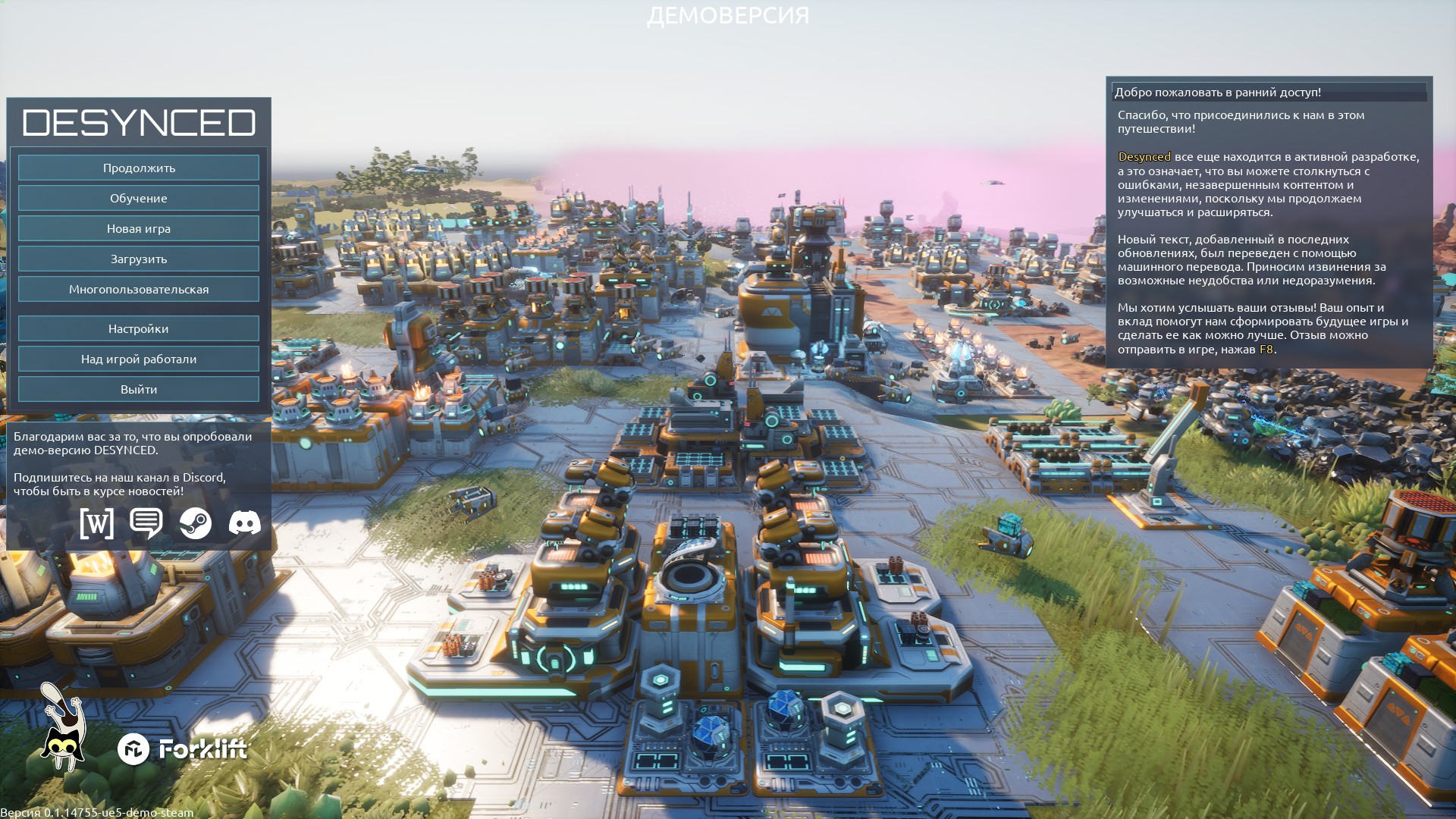The width and height of the screenshot is (1456, 819).
Task: Click the Продолжить (Continue) button
Action: (139, 168)
